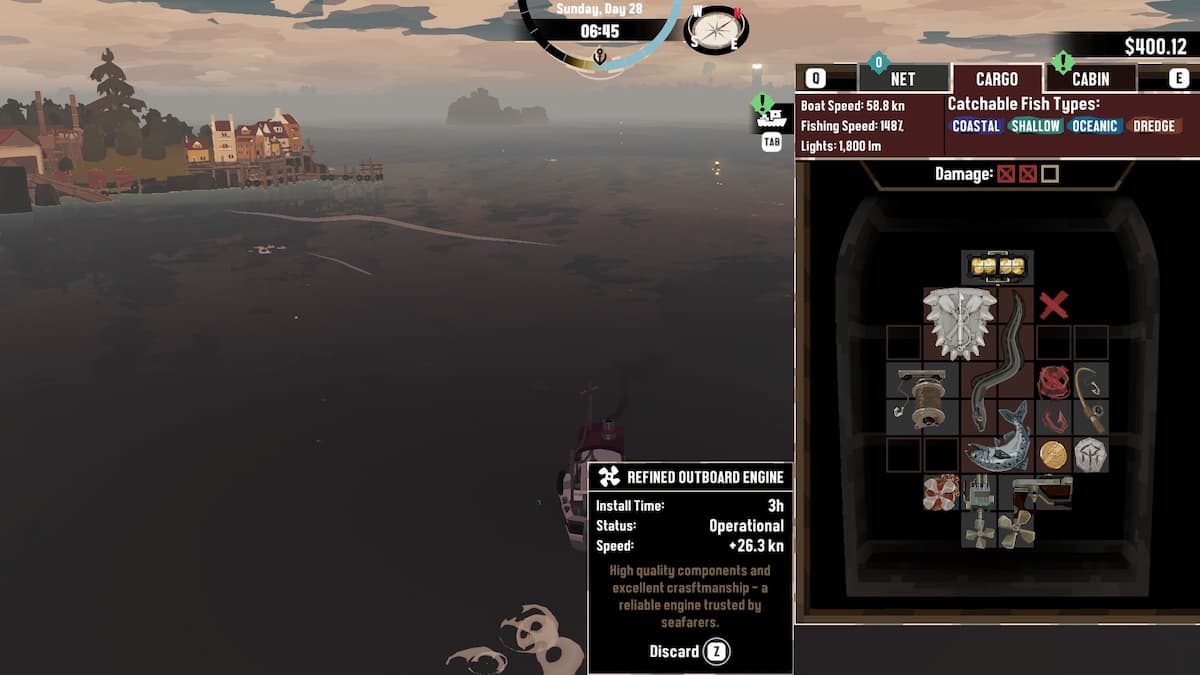Screen dimensions: 1200x675
Task: Click the Discard option in the tooltip
Action: point(690,652)
